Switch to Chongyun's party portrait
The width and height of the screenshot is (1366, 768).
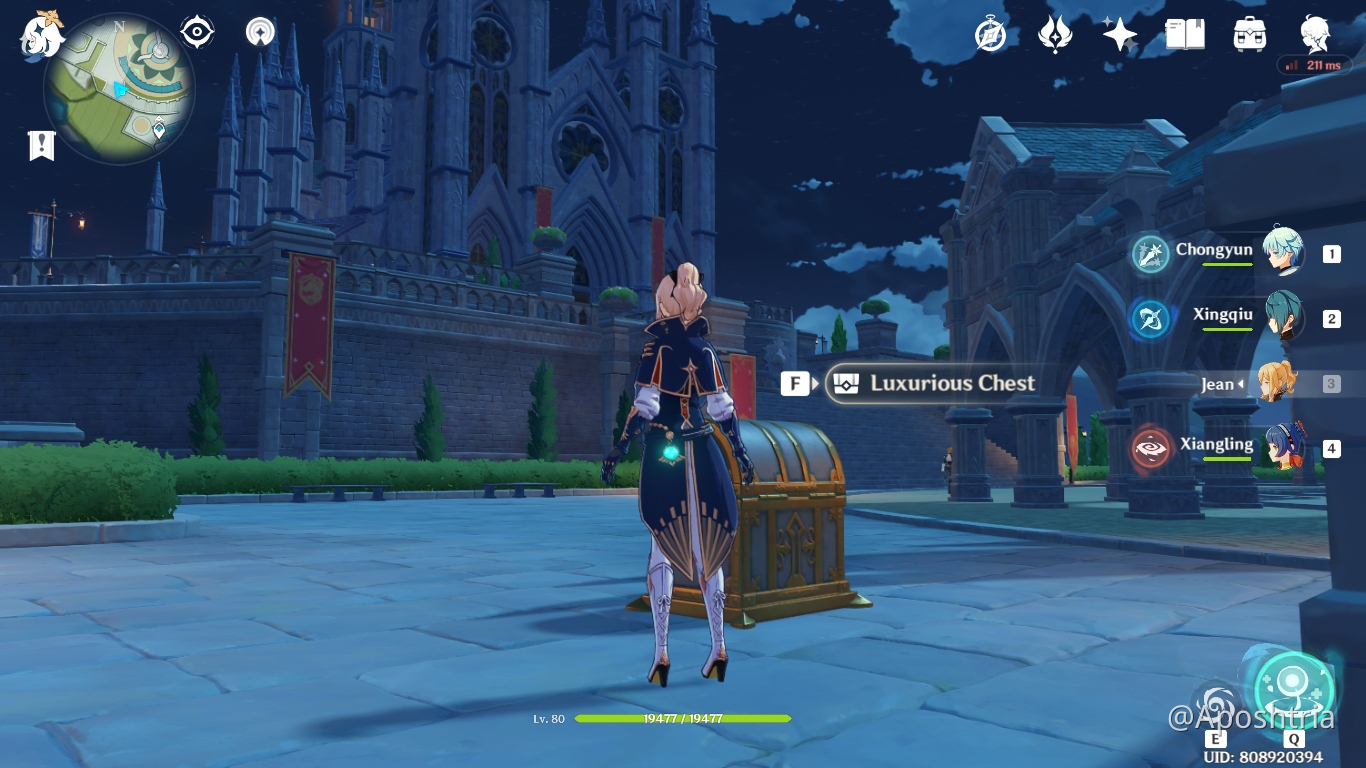point(1283,254)
